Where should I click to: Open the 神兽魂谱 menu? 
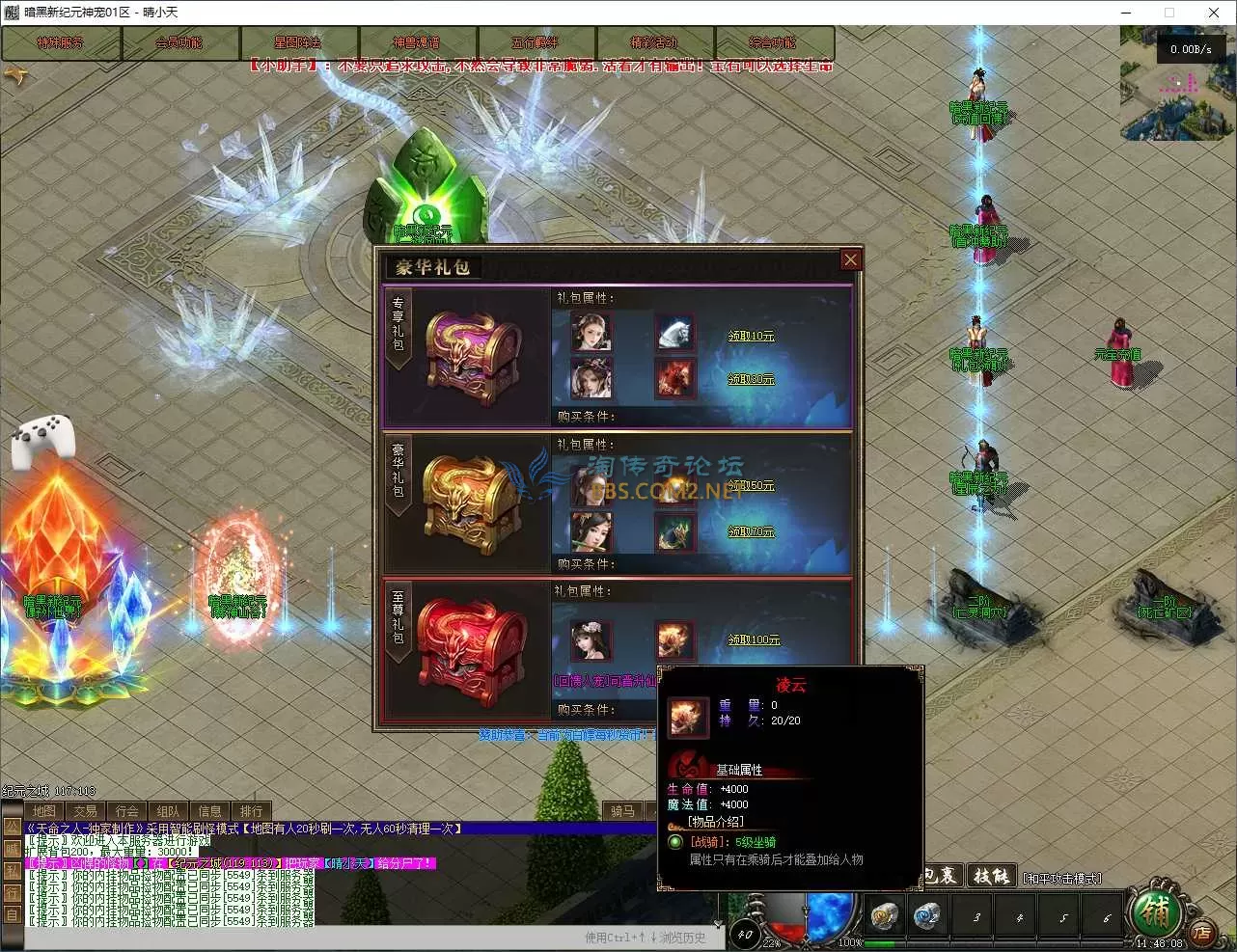click(417, 43)
